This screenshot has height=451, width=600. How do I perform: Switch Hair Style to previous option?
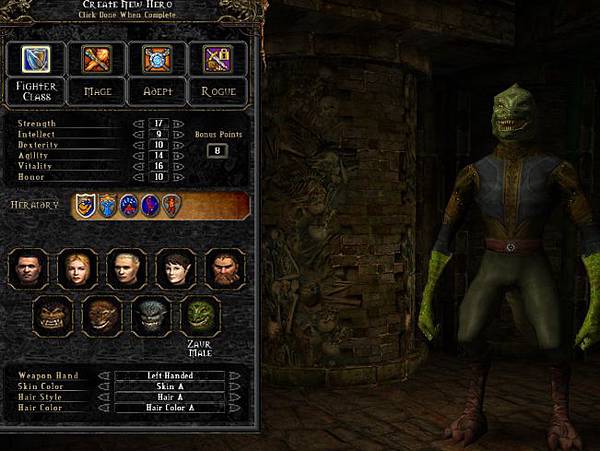(104, 397)
